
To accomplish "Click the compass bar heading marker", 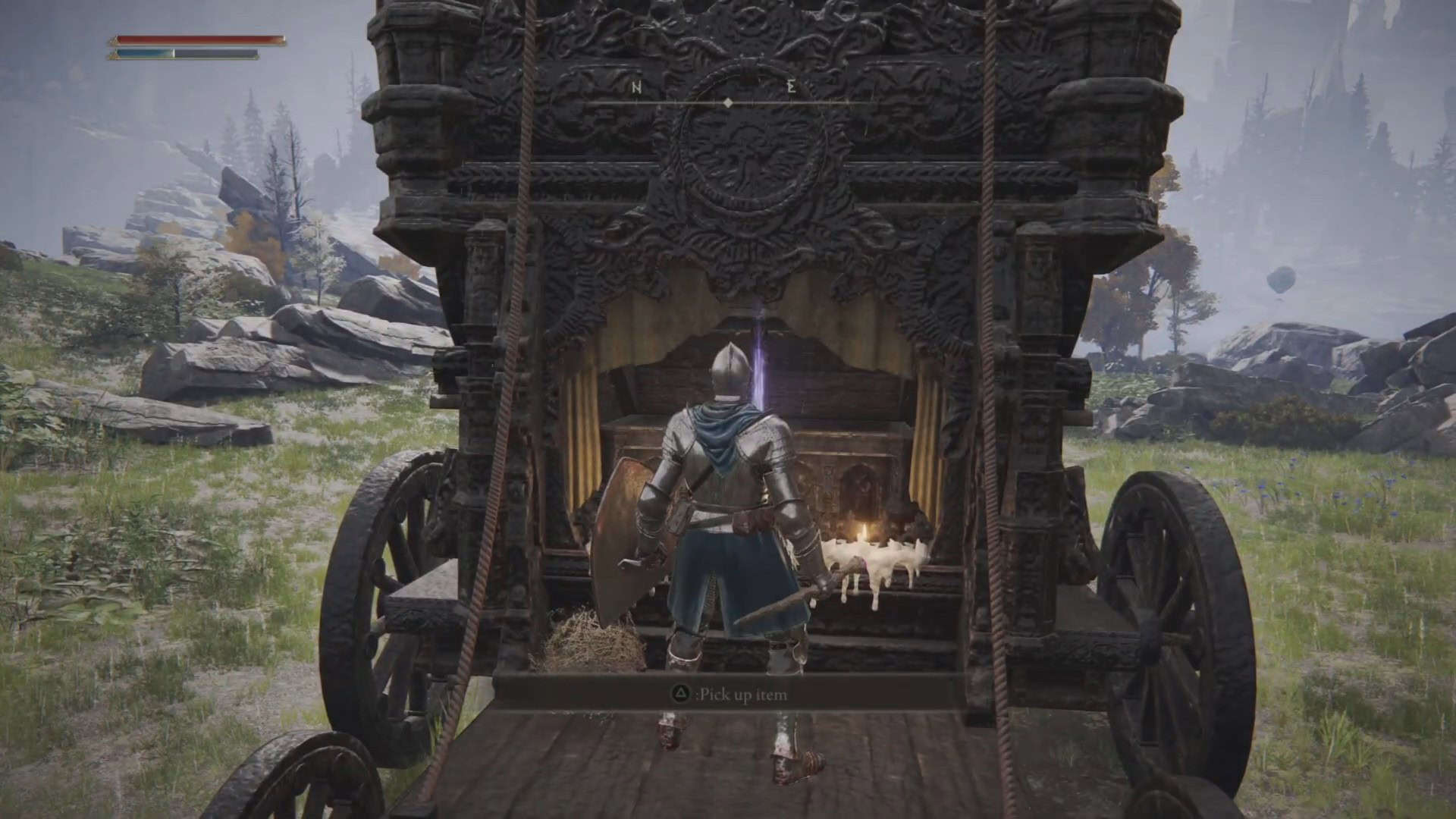I will [728, 102].
